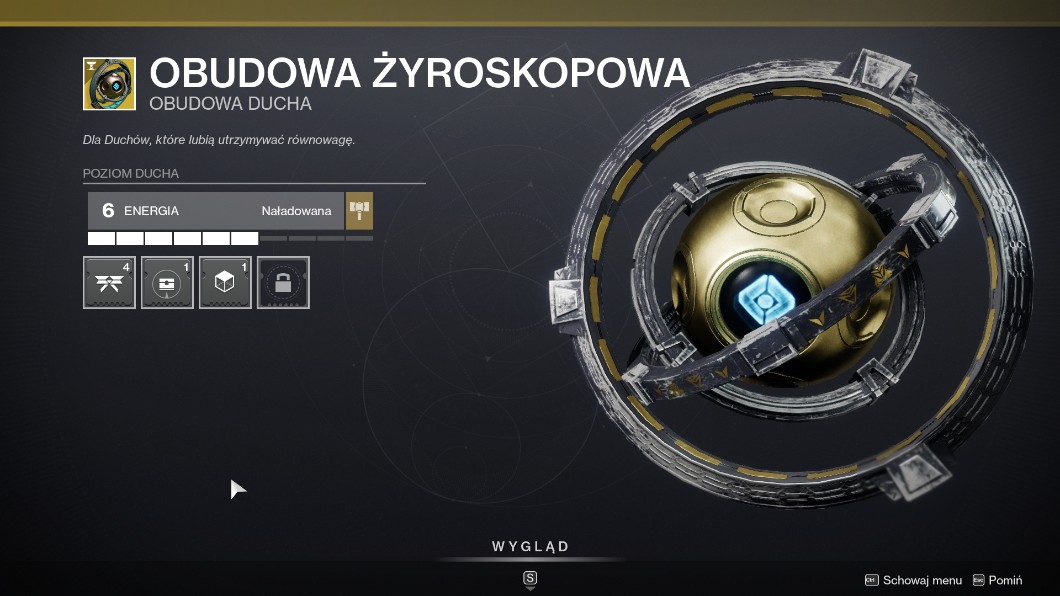Click the locked padlock mod slot
The height and width of the screenshot is (596, 1060).
[283, 283]
